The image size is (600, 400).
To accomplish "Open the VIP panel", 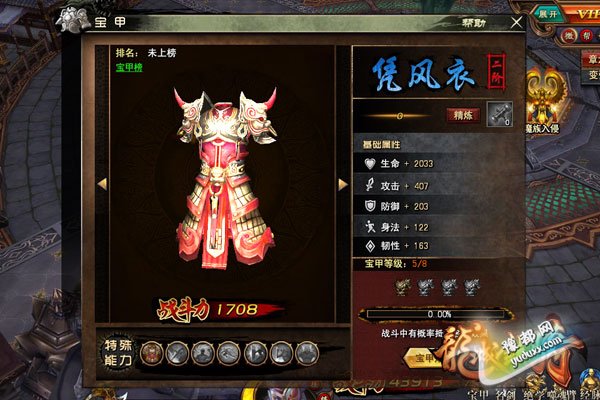I will pos(585,14).
